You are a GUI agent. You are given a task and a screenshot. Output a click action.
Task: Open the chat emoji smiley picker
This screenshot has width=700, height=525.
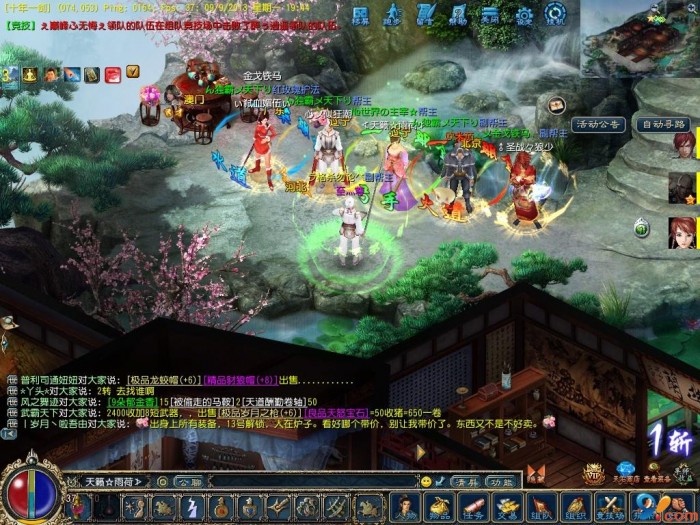click(x=426, y=481)
